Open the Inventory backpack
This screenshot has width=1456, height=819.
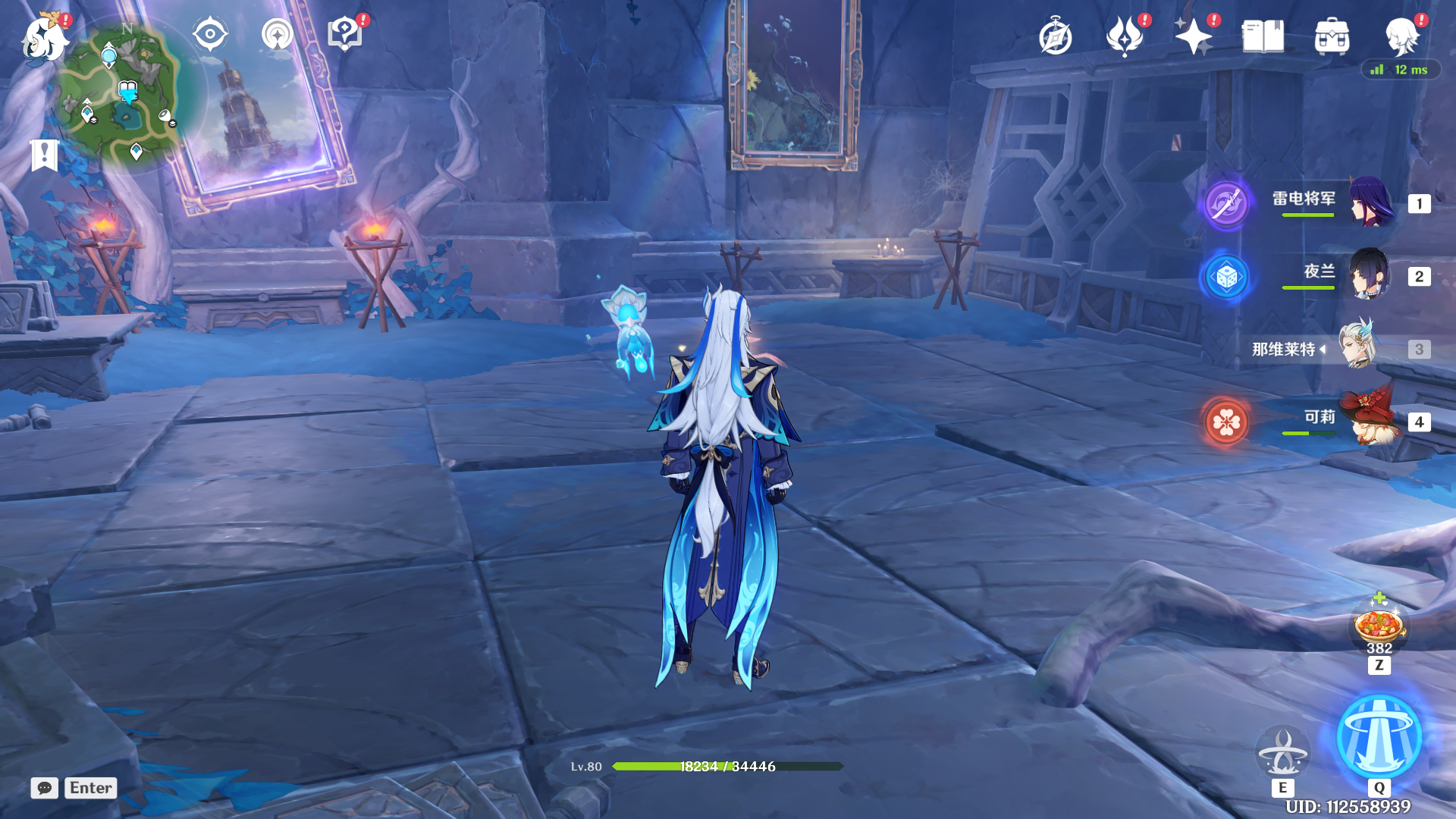(x=1332, y=36)
